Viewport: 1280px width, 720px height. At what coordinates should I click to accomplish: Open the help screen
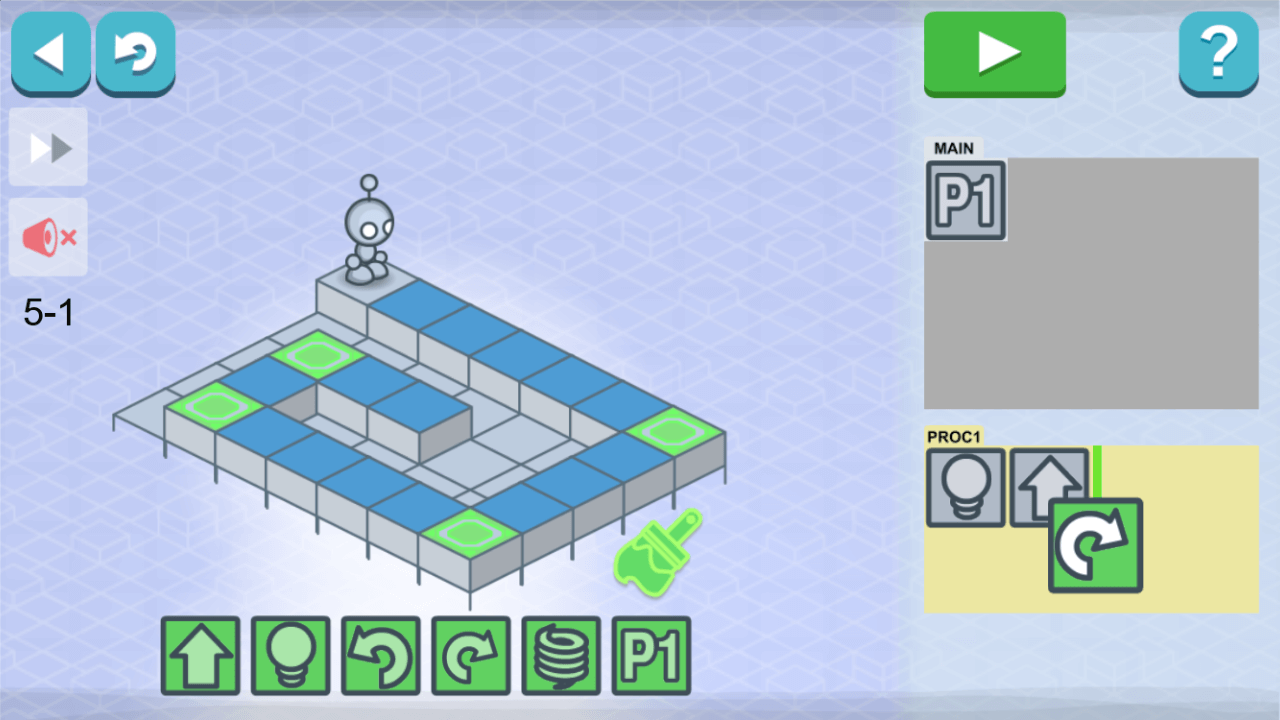click(x=1219, y=53)
